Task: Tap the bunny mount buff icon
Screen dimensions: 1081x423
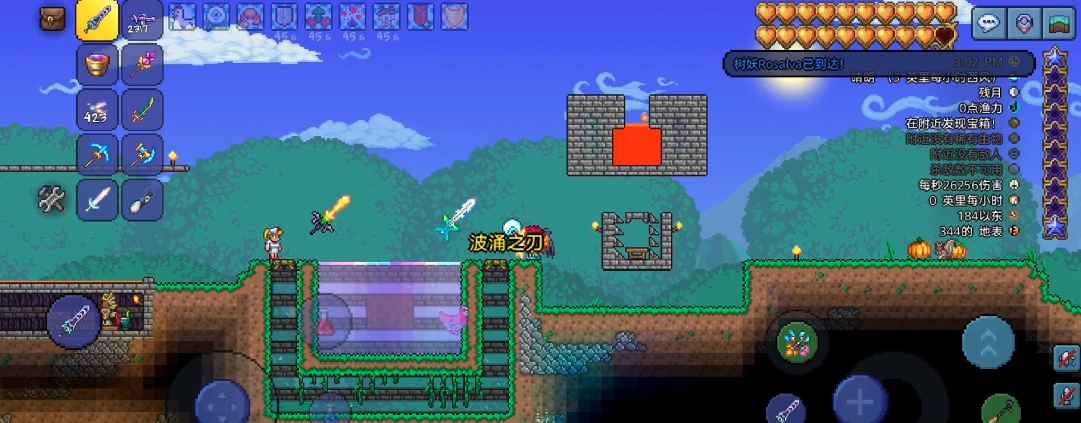Action: pos(184,16)
